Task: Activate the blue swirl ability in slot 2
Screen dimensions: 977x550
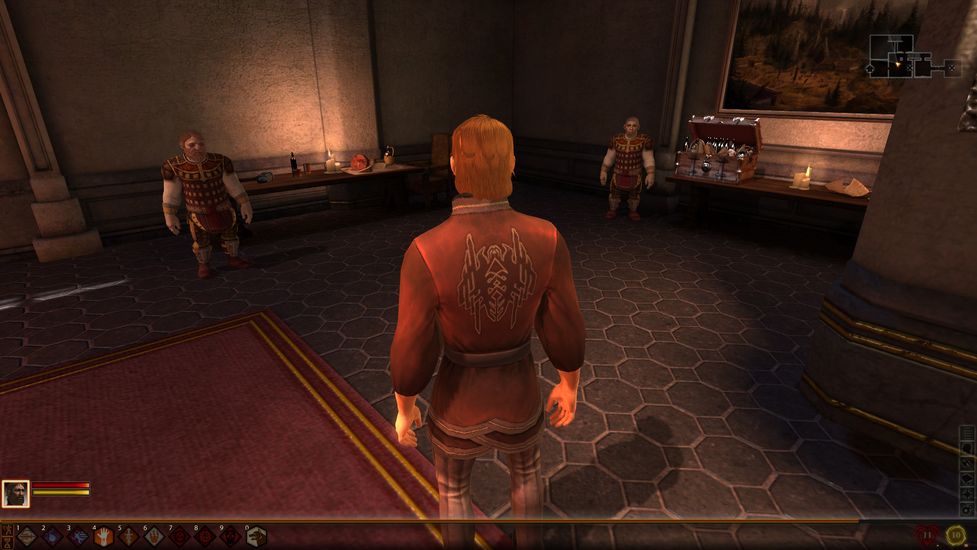Action: pyautogui.click(x=52, y=537)
